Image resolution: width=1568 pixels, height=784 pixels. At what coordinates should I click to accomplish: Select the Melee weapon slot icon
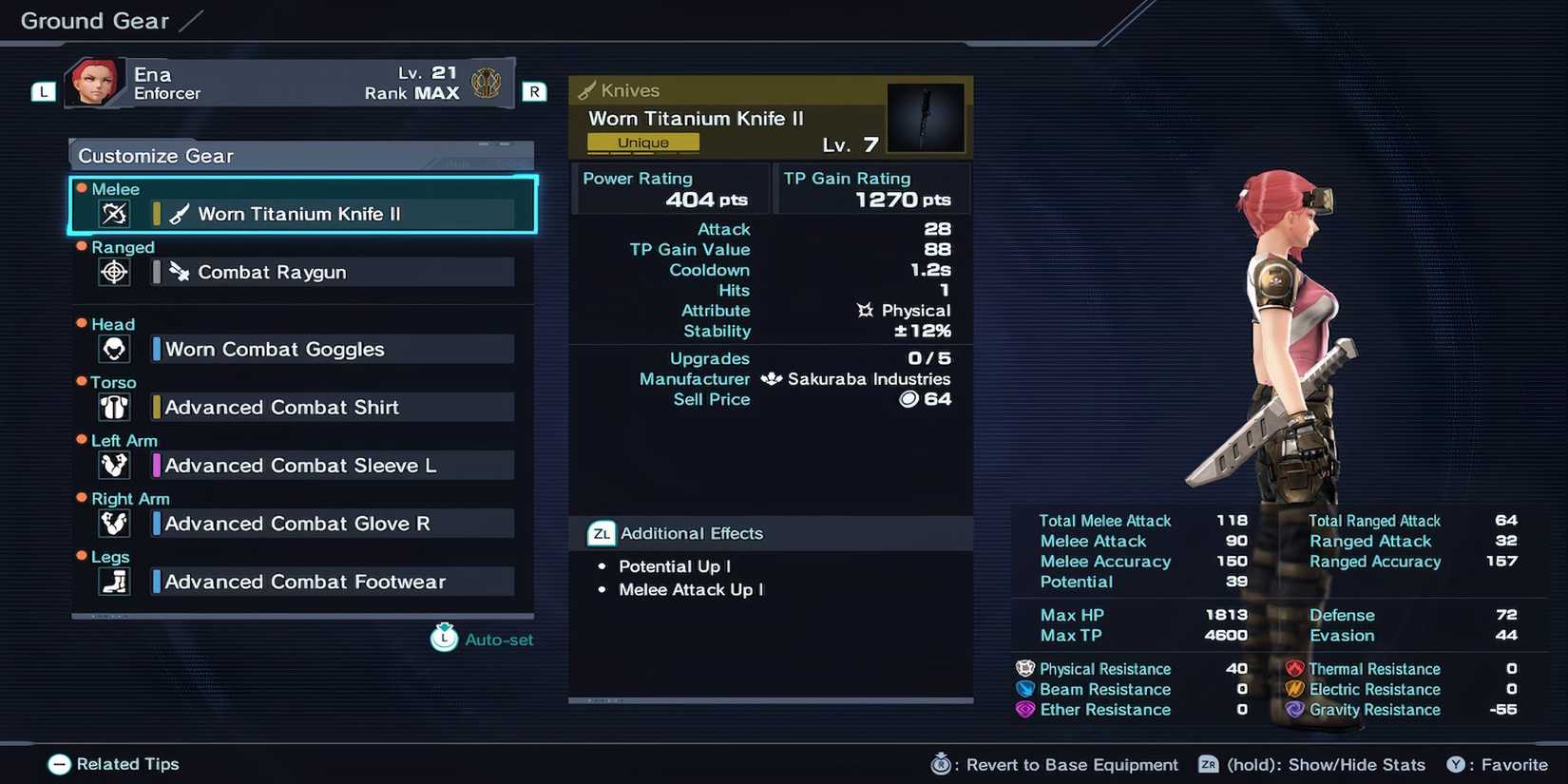(113, 213)
